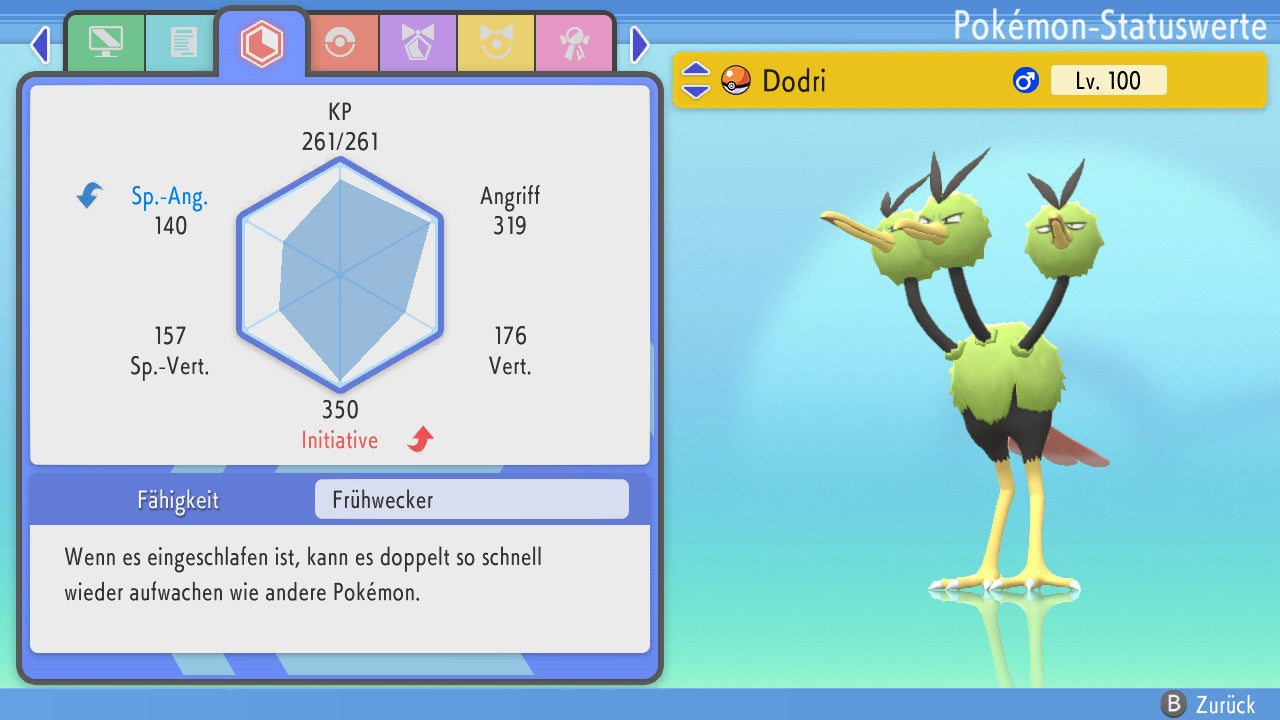Screen dimensions: 1280x720
Task: Show the pink ribbons tab
Action: (x=574, y=43)
